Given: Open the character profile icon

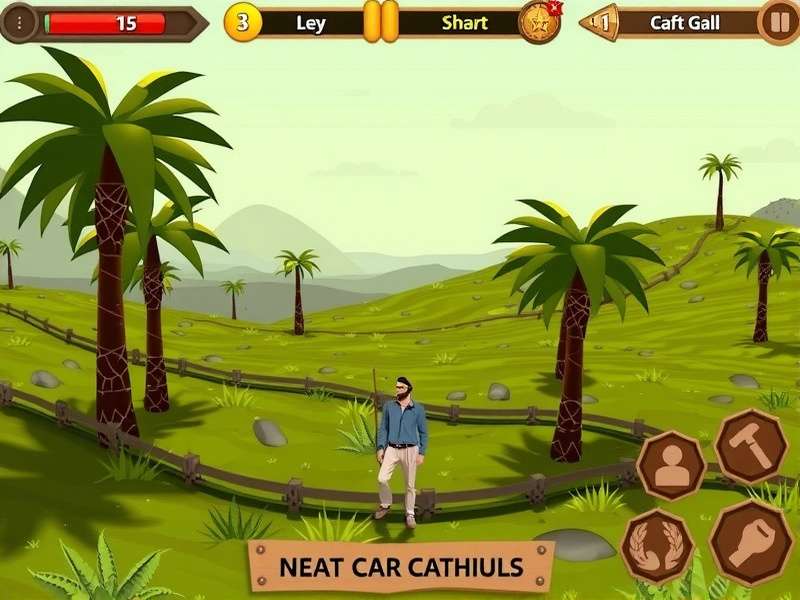Looking at the screenshot, I should pyautogui.click(x=671, y=466).
